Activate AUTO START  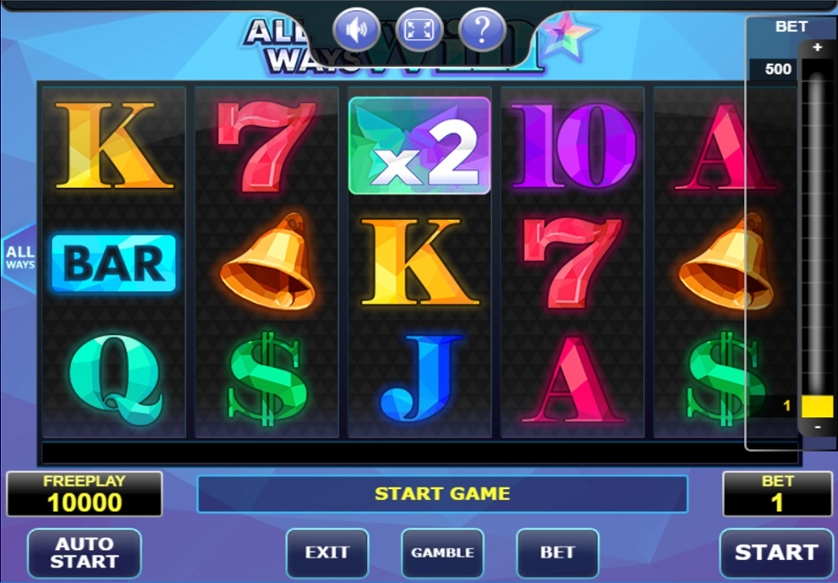point(84,553)
